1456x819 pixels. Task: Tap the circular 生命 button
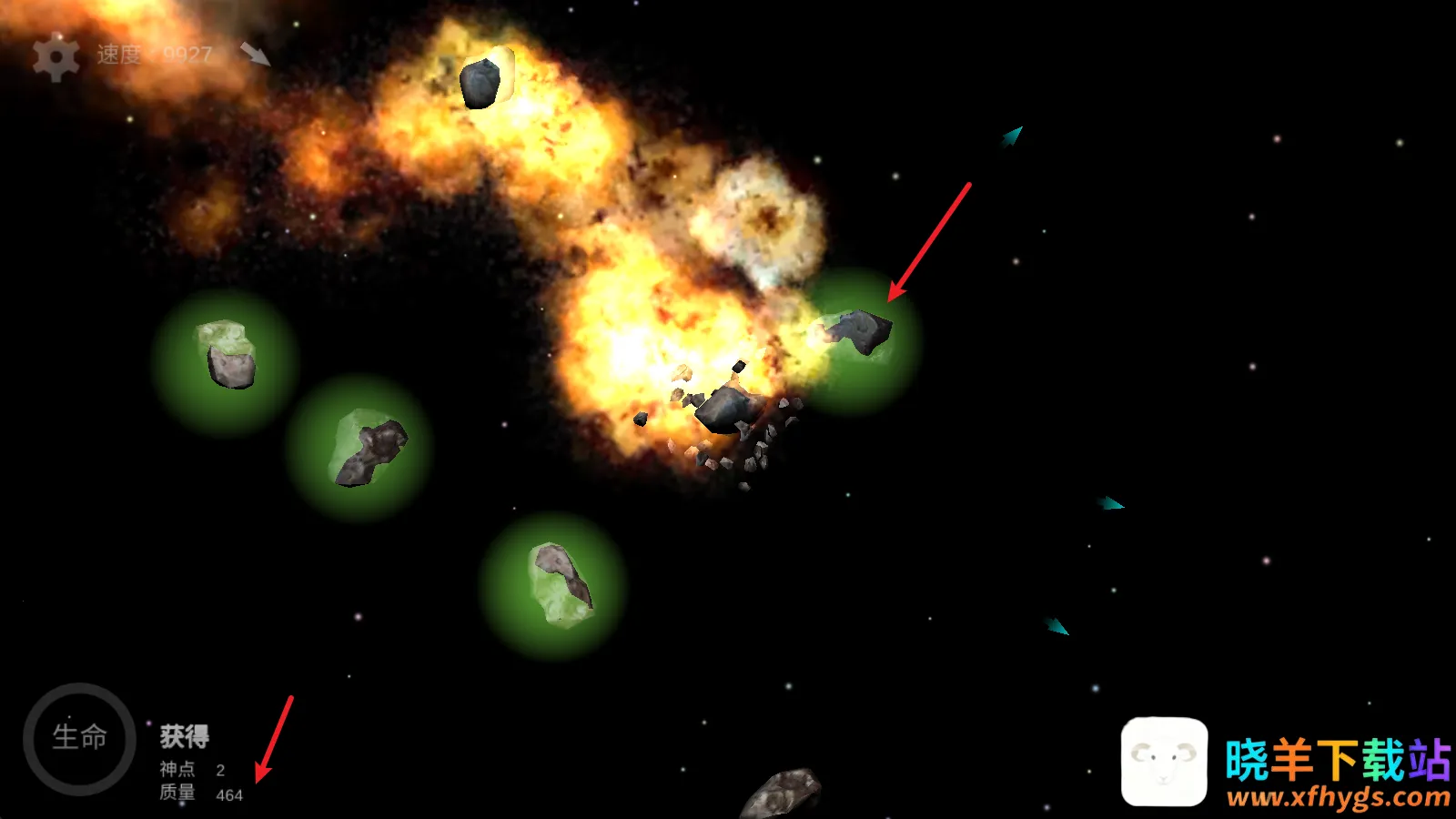pos(79,738)
